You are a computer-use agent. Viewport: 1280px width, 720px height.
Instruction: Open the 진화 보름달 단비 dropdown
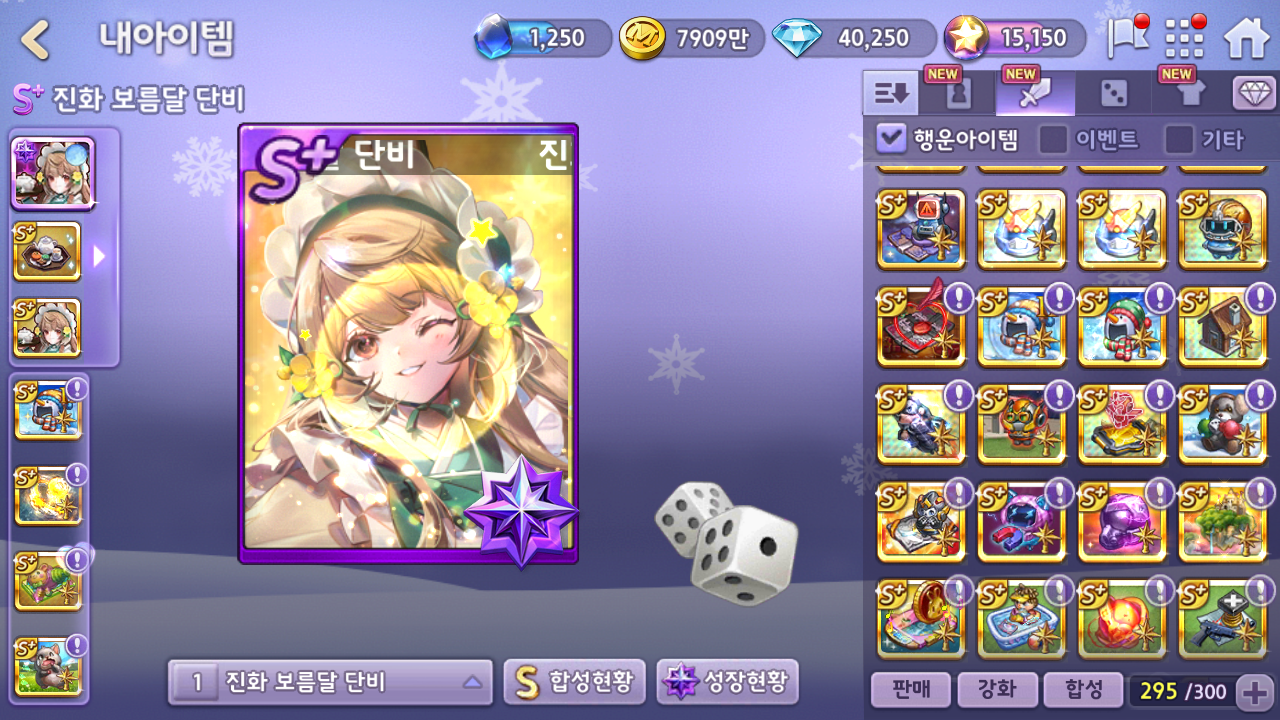pyautogui.click(x=330, y=683)
